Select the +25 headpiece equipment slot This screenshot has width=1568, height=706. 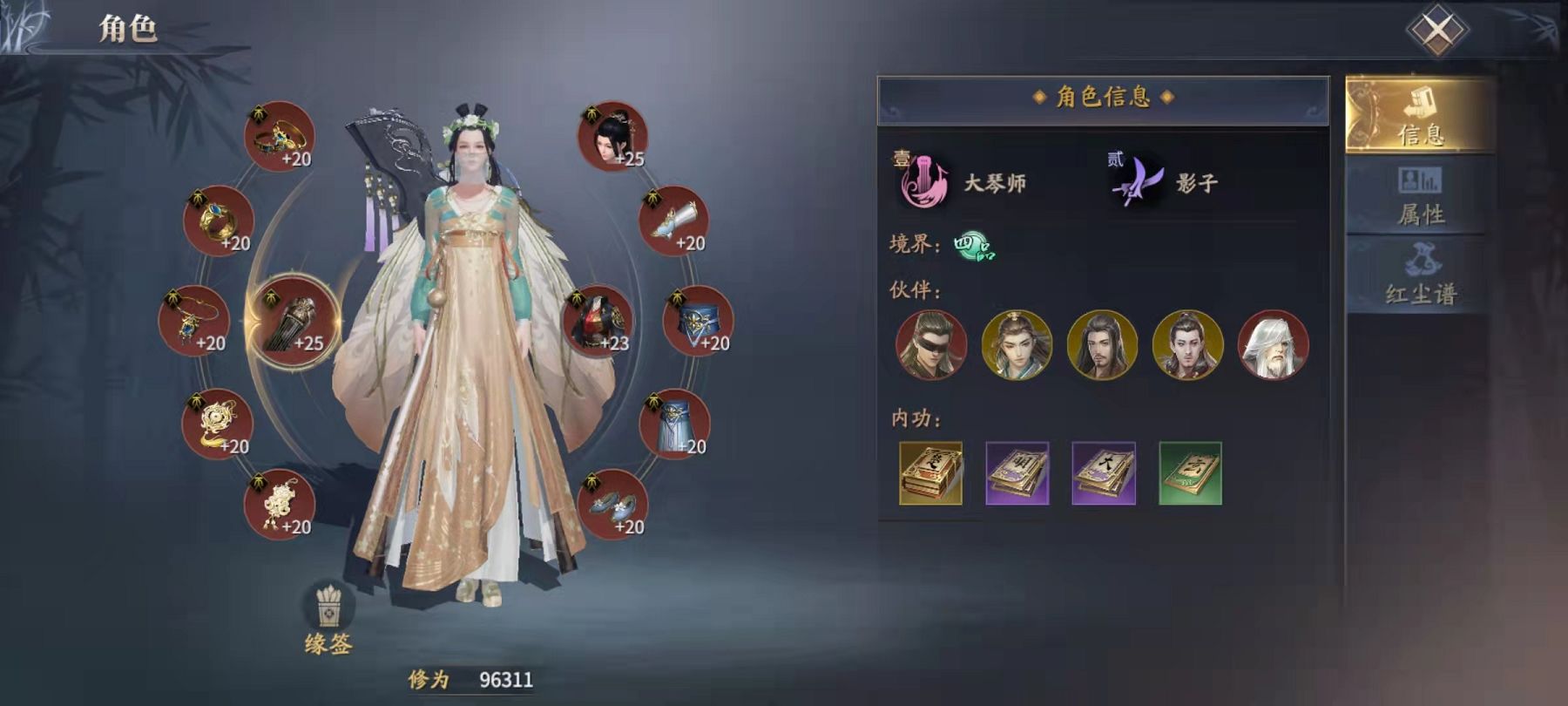pos(612,136)
